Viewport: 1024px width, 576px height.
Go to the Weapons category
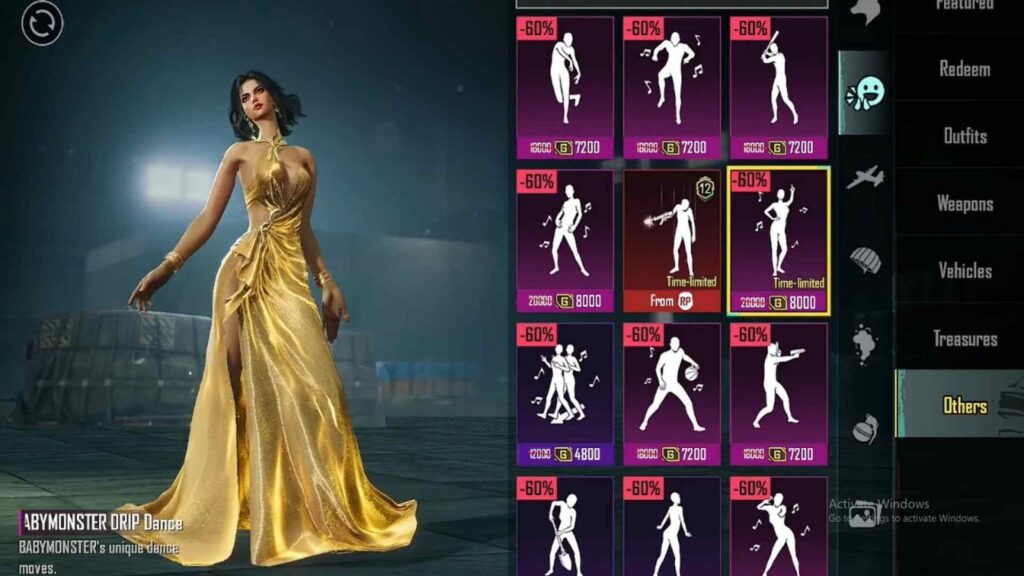(964, 203)
